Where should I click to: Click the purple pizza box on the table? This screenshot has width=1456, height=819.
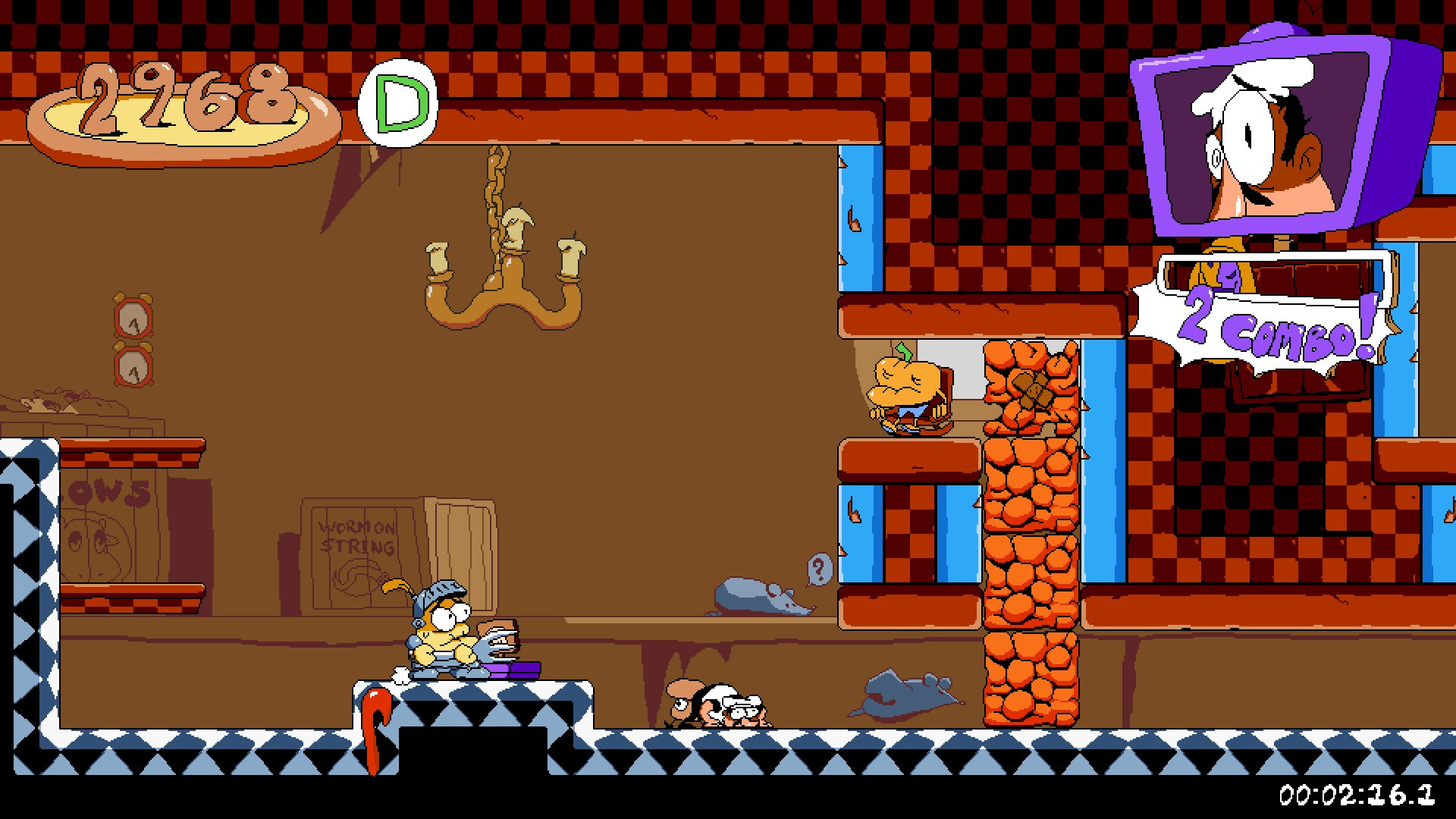pos(516,670)
